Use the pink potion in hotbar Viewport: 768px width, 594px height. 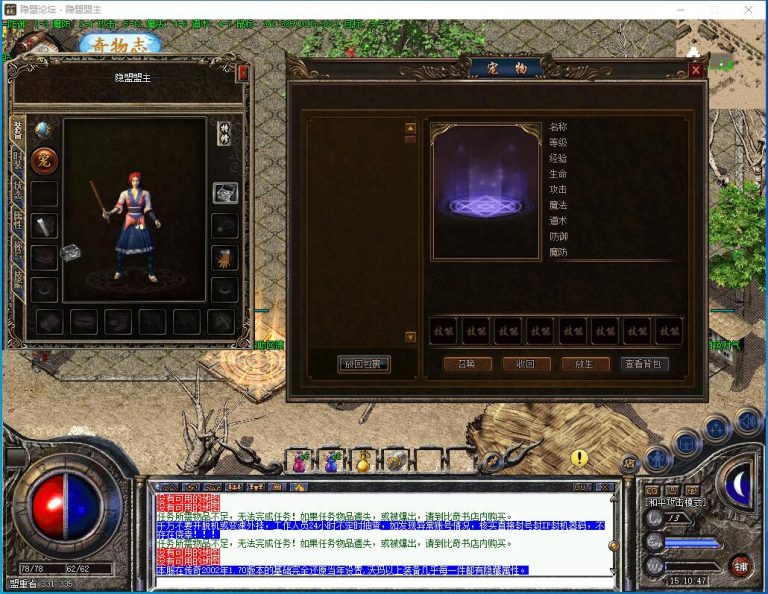tap(299, 462)
